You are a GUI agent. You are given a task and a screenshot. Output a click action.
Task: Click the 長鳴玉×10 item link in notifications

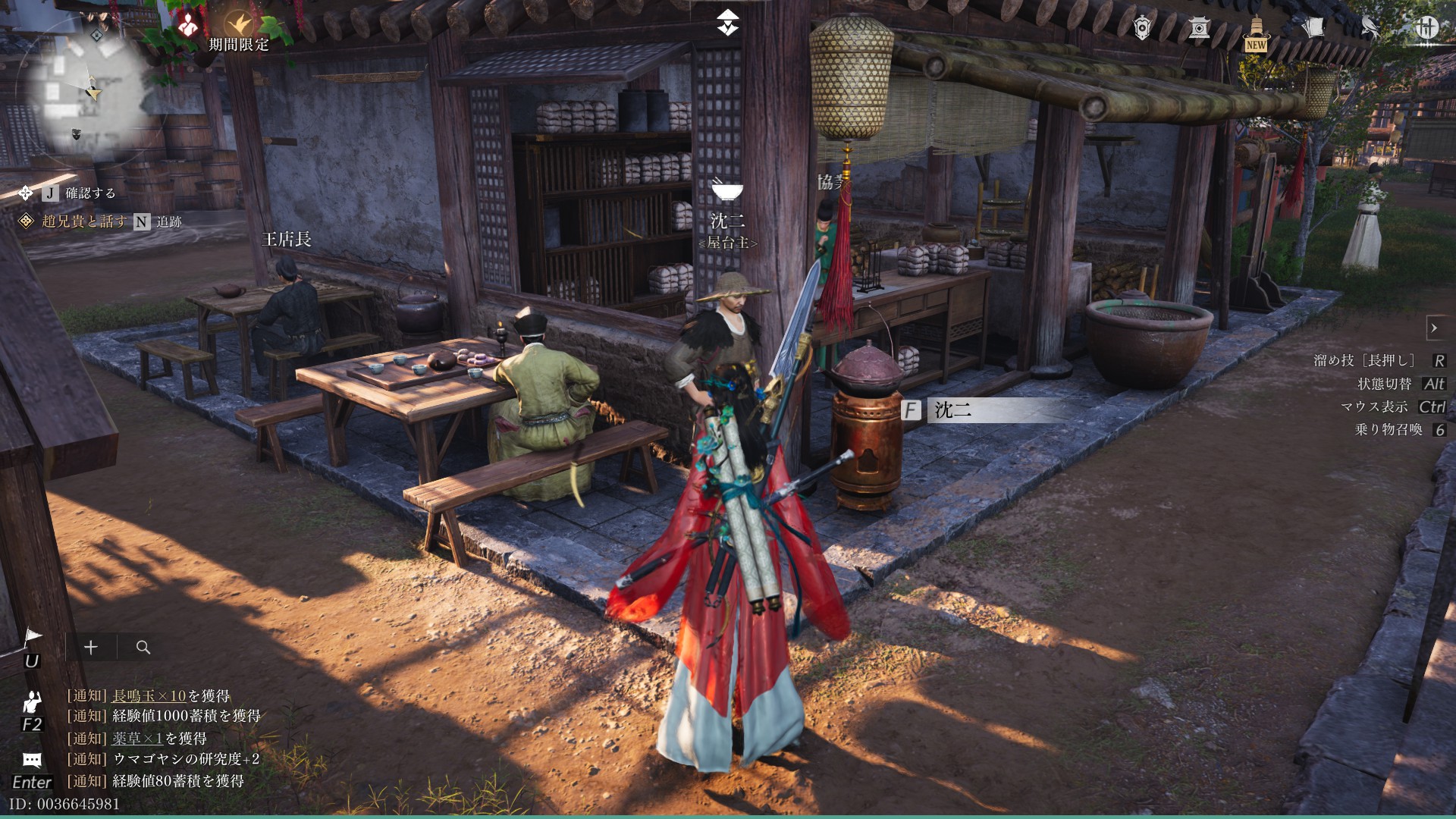(x=149, y=695)
